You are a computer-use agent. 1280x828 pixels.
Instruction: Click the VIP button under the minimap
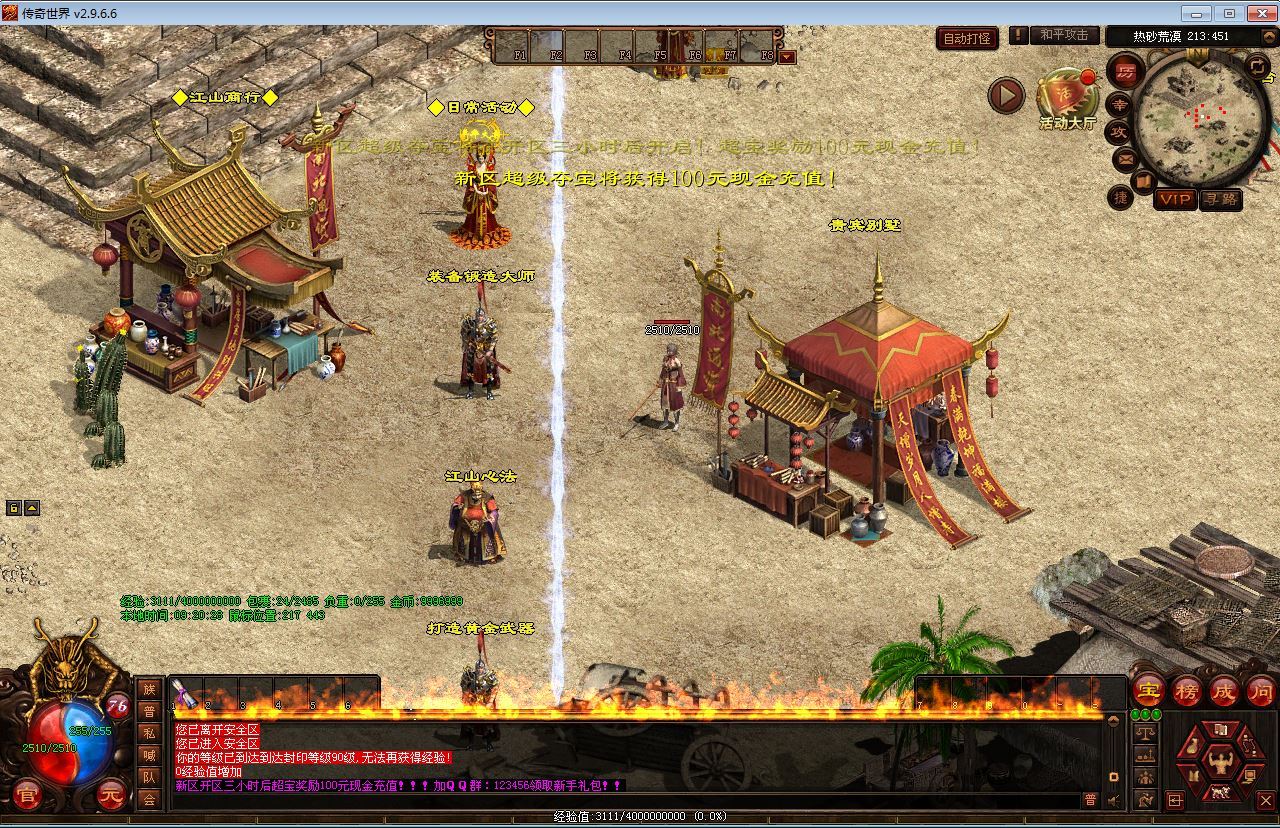(1177, 199)
